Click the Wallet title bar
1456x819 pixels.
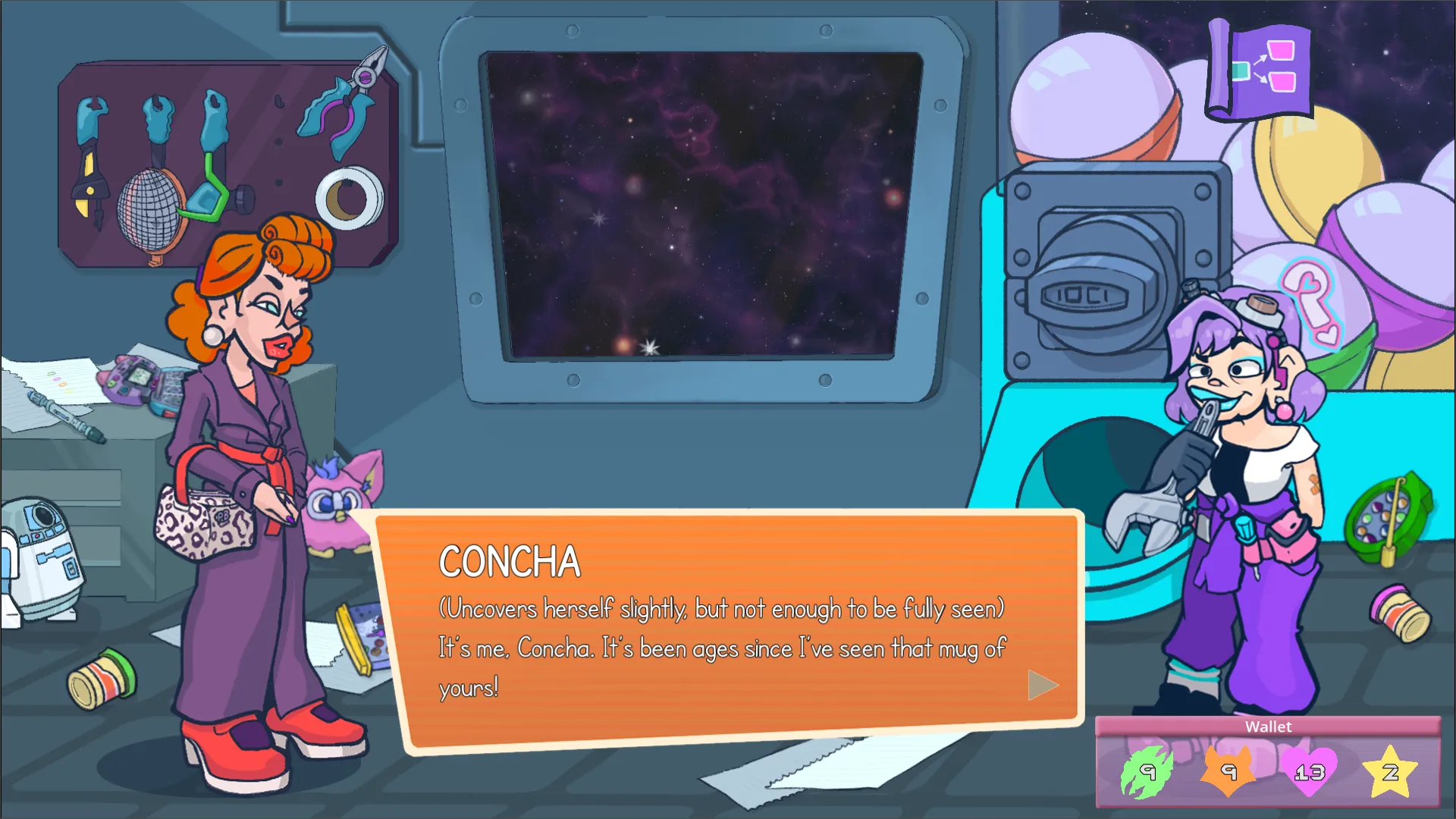point(1267,726)
